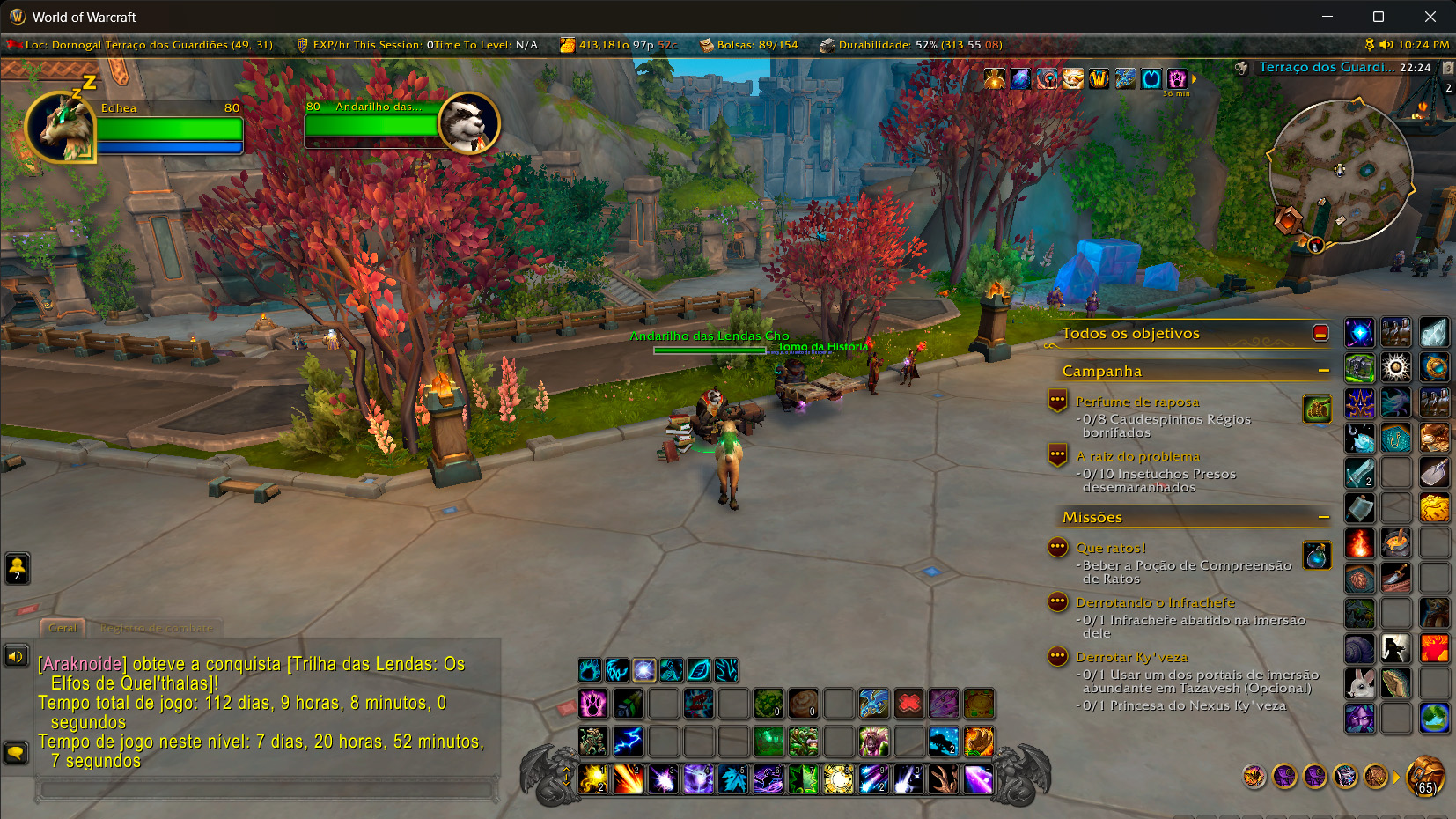The height and width of the screenshot is (819, 1456).
Task: Collapse the Campanha quest section
Action: [x=1323, y=371]
